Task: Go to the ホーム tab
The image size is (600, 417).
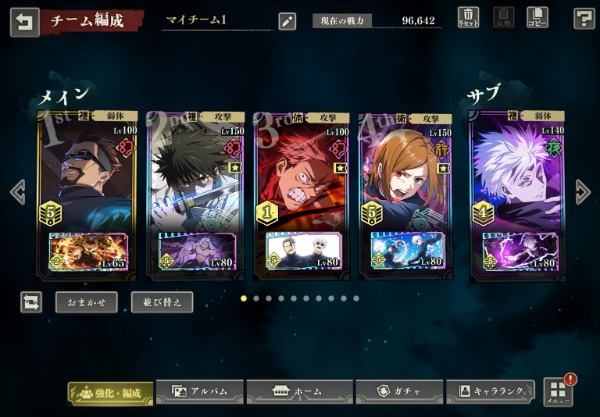Action: tap(300, 392)
